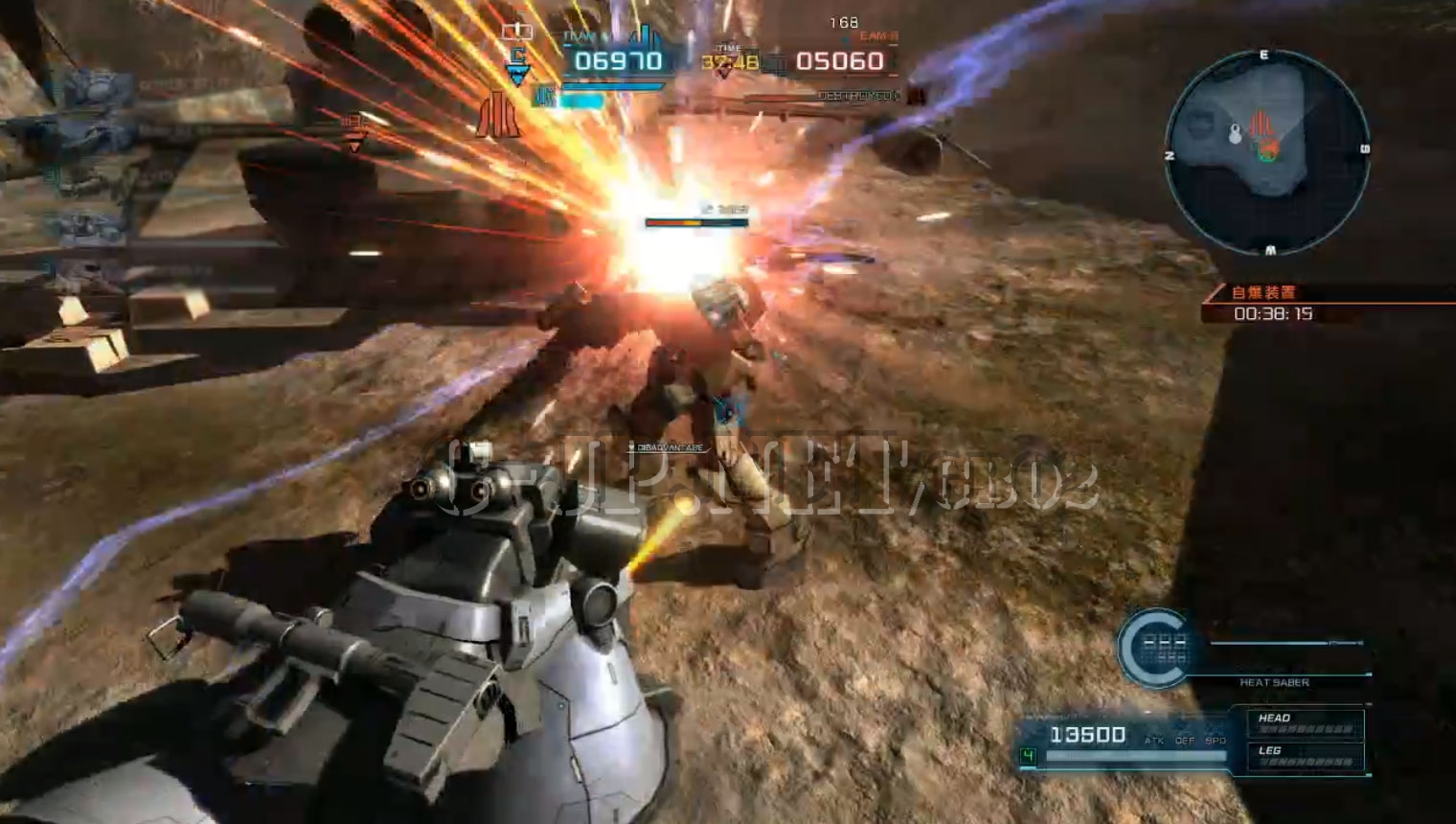Click the circular radar minimap
The width and height of the screenshot is (1456, 824).
coord(1266,151)
